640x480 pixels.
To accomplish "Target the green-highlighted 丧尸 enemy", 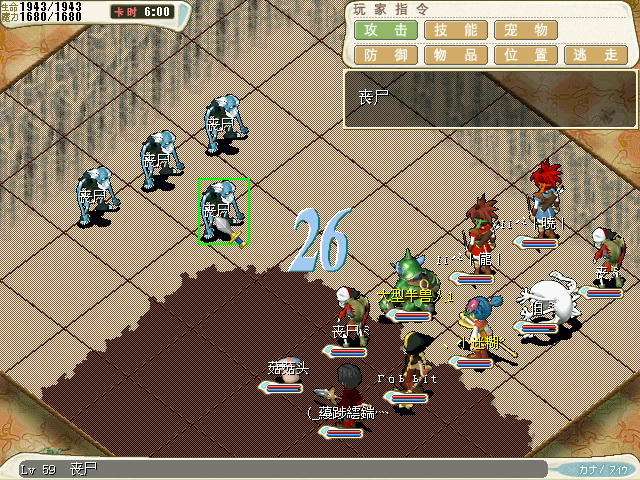I will pyautogui.click(x=222, y=212).
